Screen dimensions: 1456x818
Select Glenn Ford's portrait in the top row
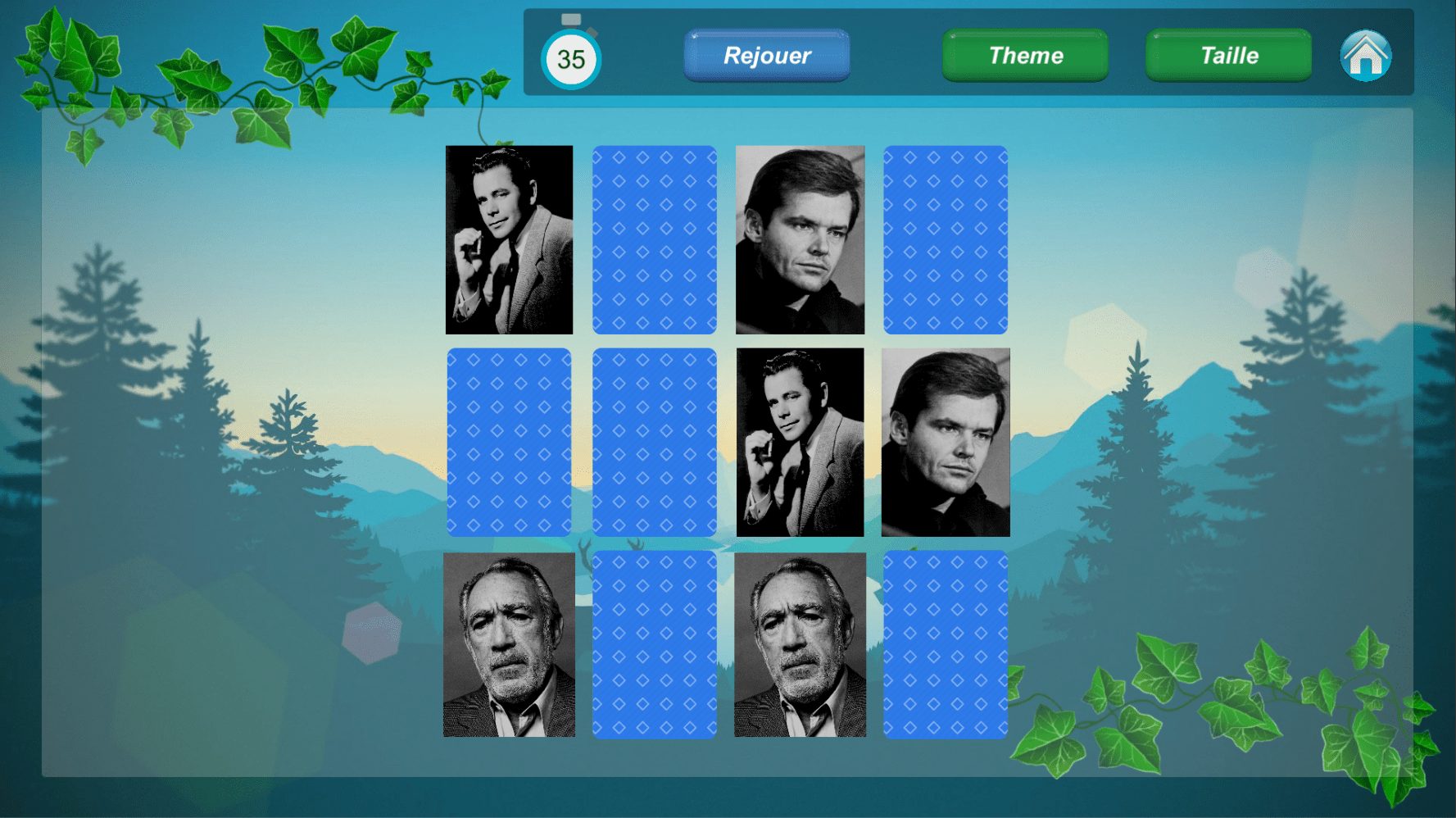pos(509,239)
